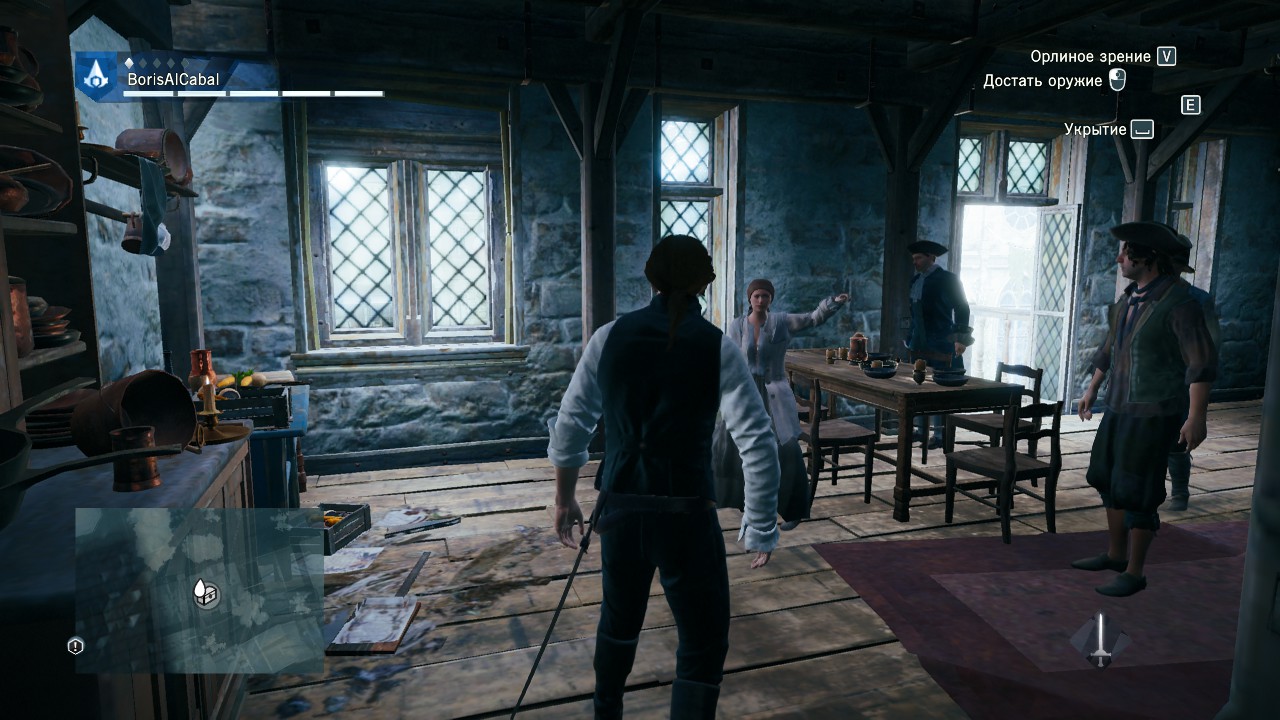Select the treasure chest icon on the minimap

click(211, 597)
